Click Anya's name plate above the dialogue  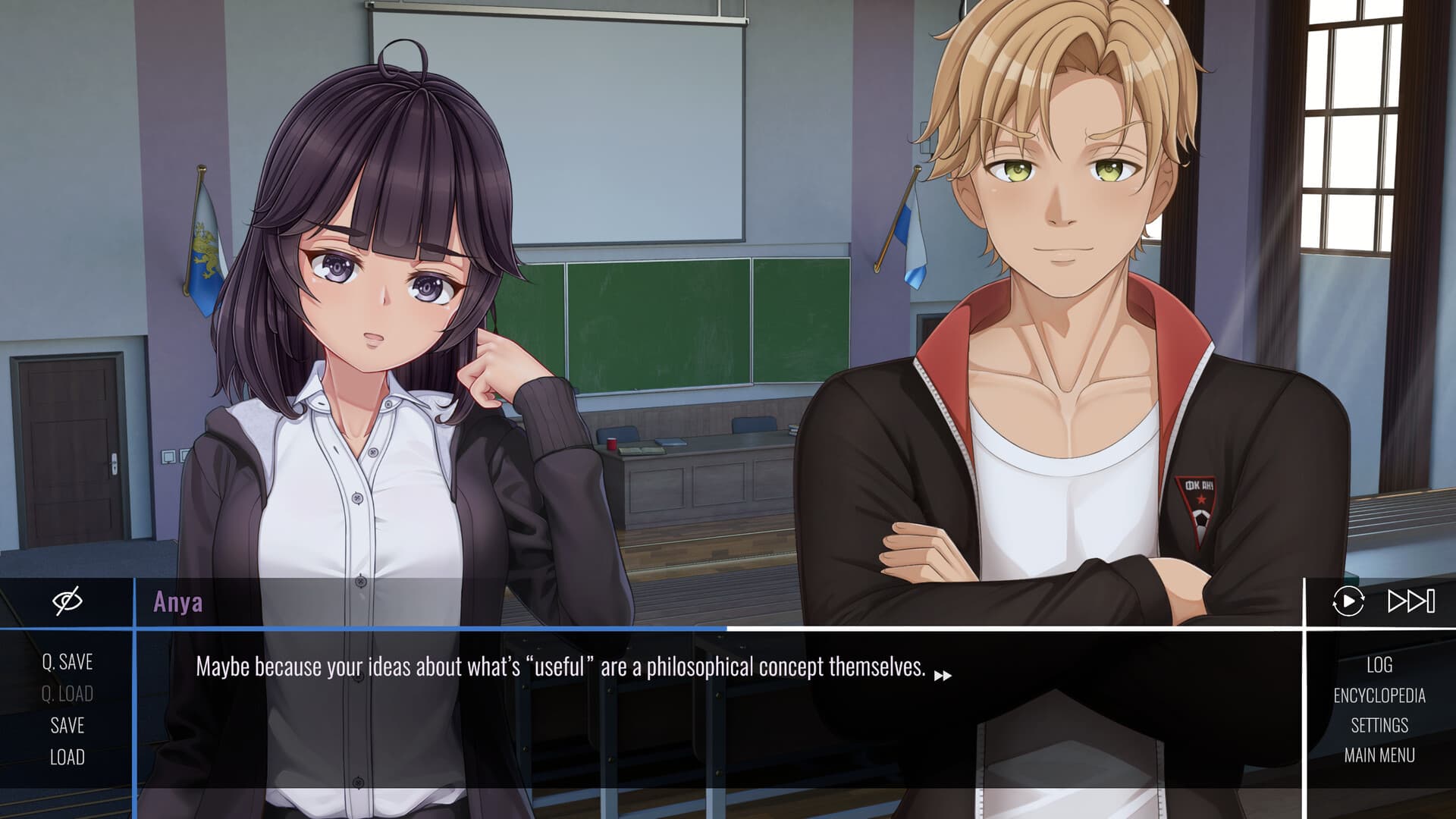[x=180, y=601]
